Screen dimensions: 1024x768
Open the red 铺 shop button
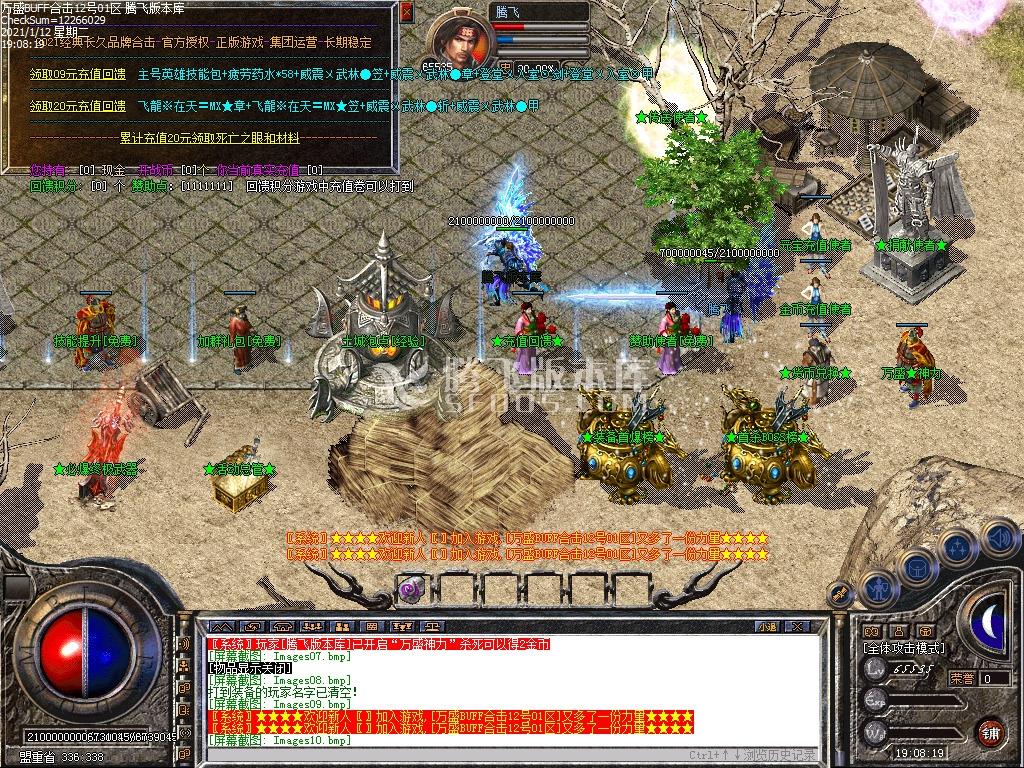point(991,731)
